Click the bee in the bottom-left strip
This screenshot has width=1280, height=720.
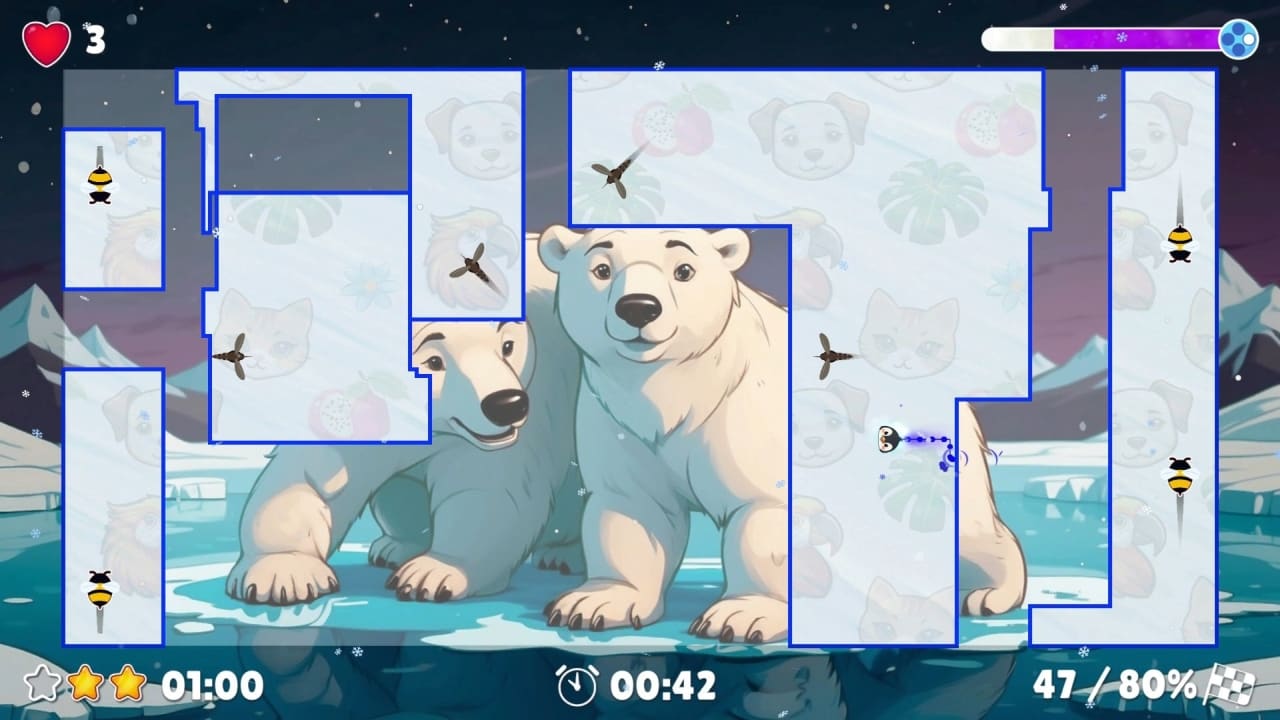[98, 590]
